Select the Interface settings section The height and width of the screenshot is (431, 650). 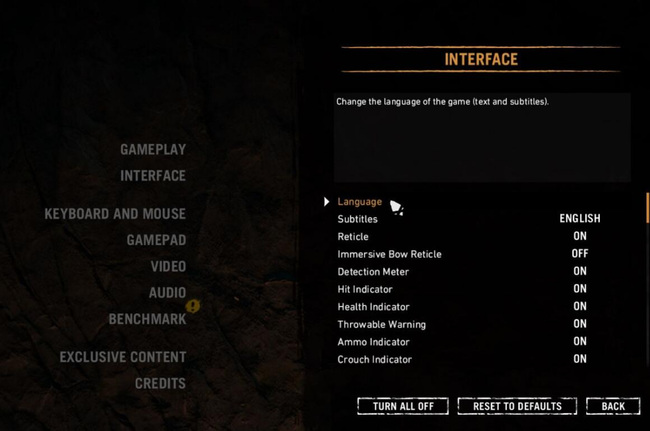pyautogui.click(x=153, y=176)
